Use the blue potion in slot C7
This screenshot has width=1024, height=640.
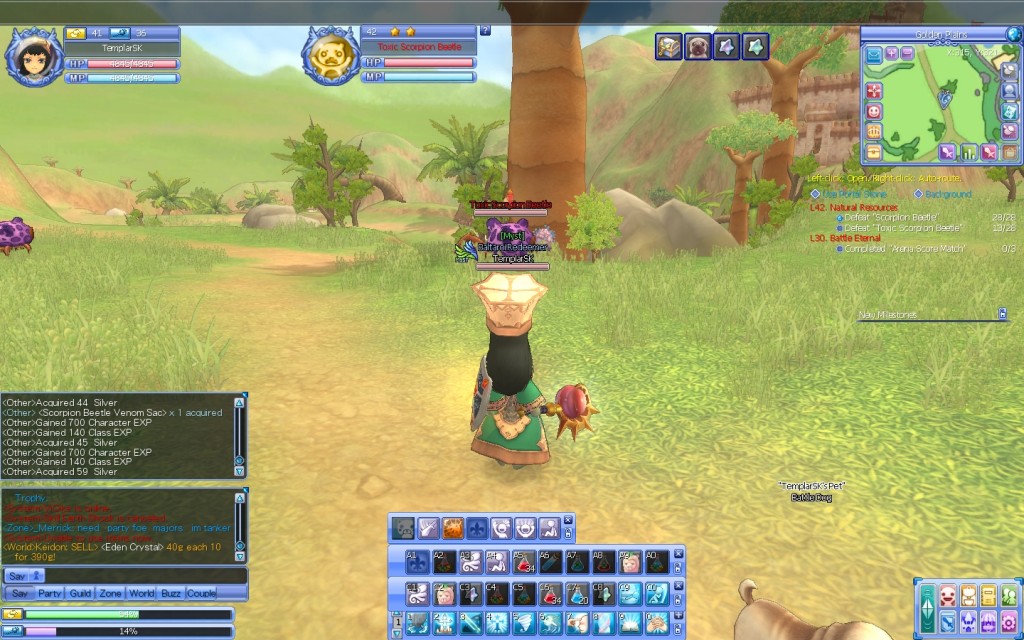pyautogui.click(x=575, y=595)
